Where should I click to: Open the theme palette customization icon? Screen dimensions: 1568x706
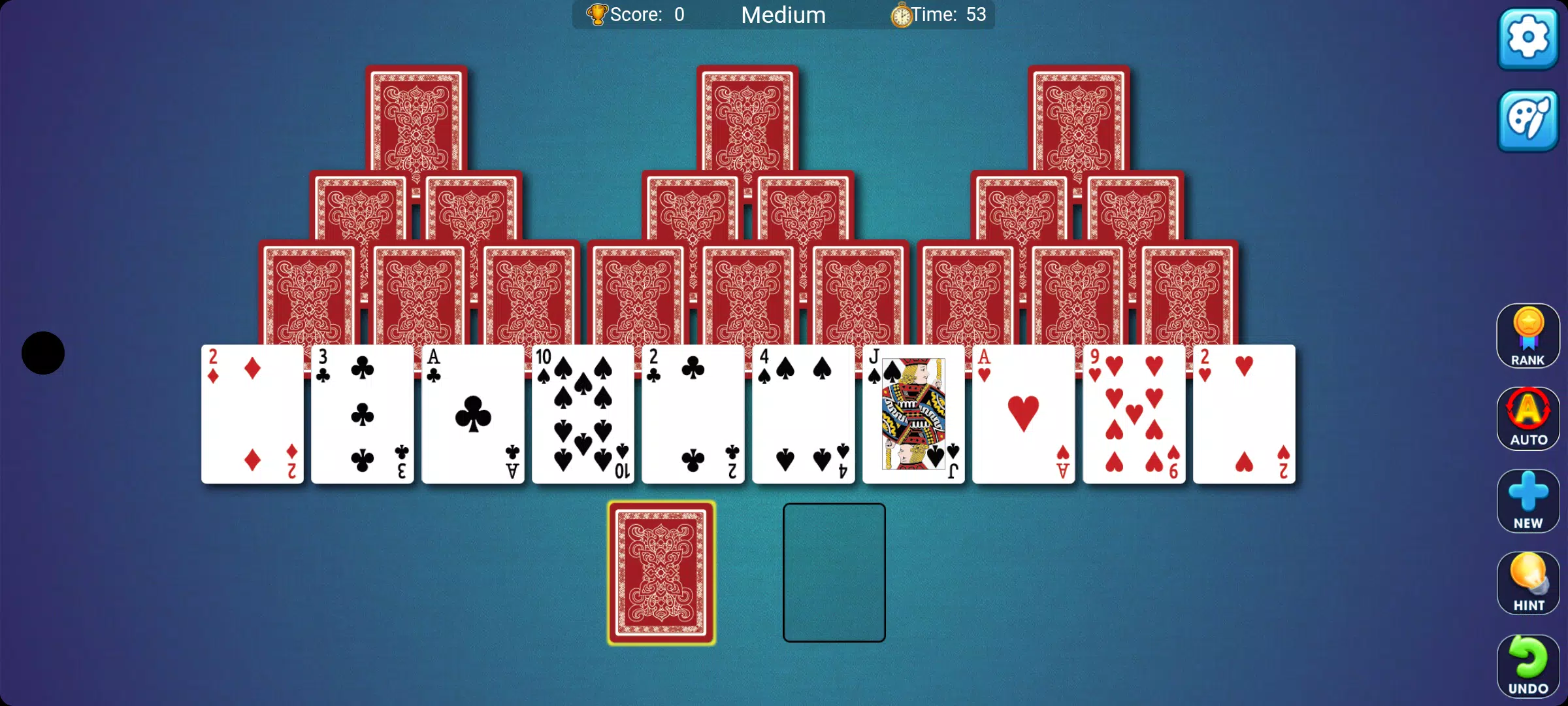1527,121
